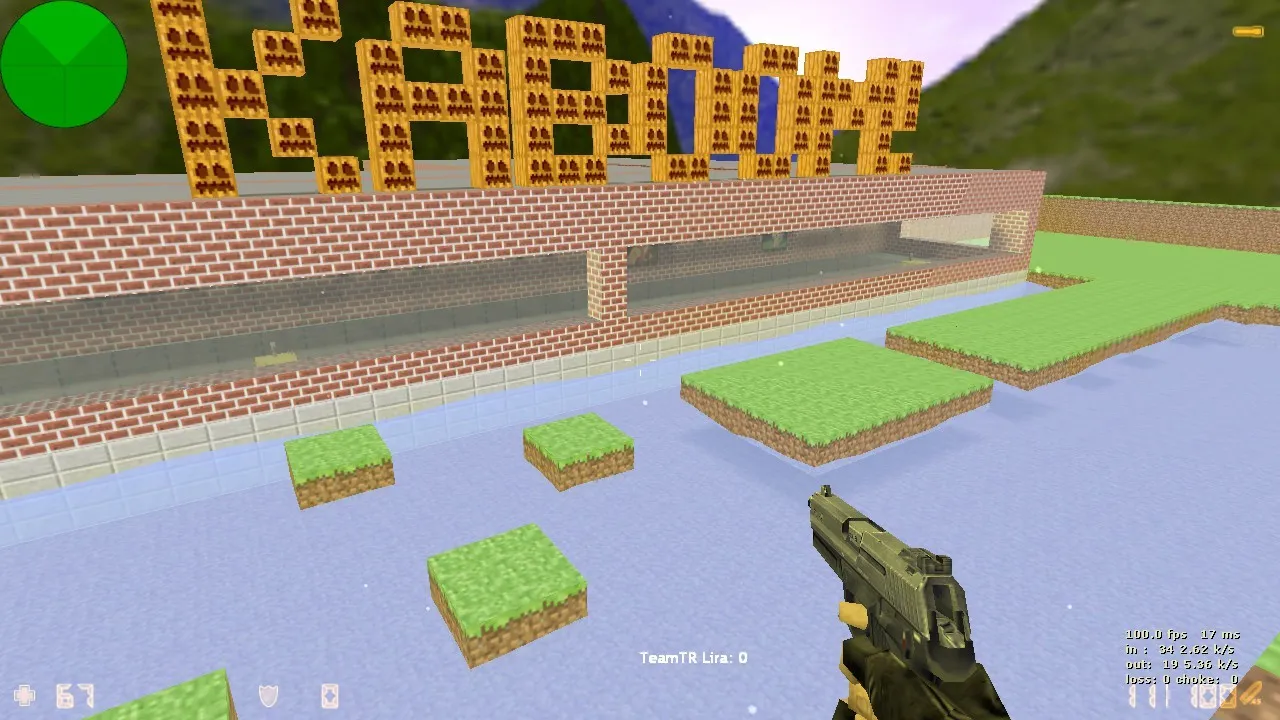1280x720 pixels.
Task: Click the orange magazine icon in the ammo HUD
Action: [x=1227, y=697]
